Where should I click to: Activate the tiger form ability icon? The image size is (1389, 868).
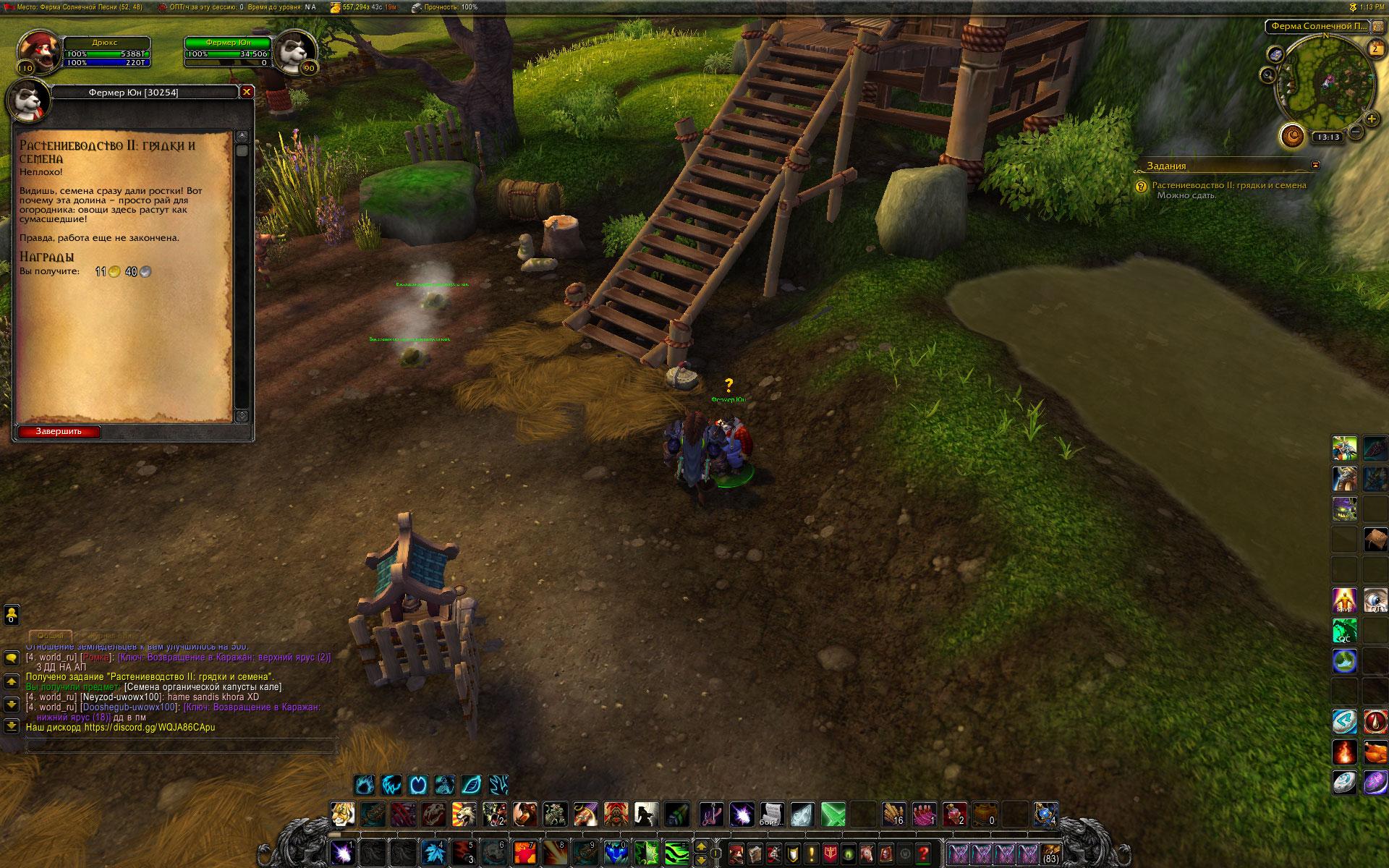pos(342,814)
